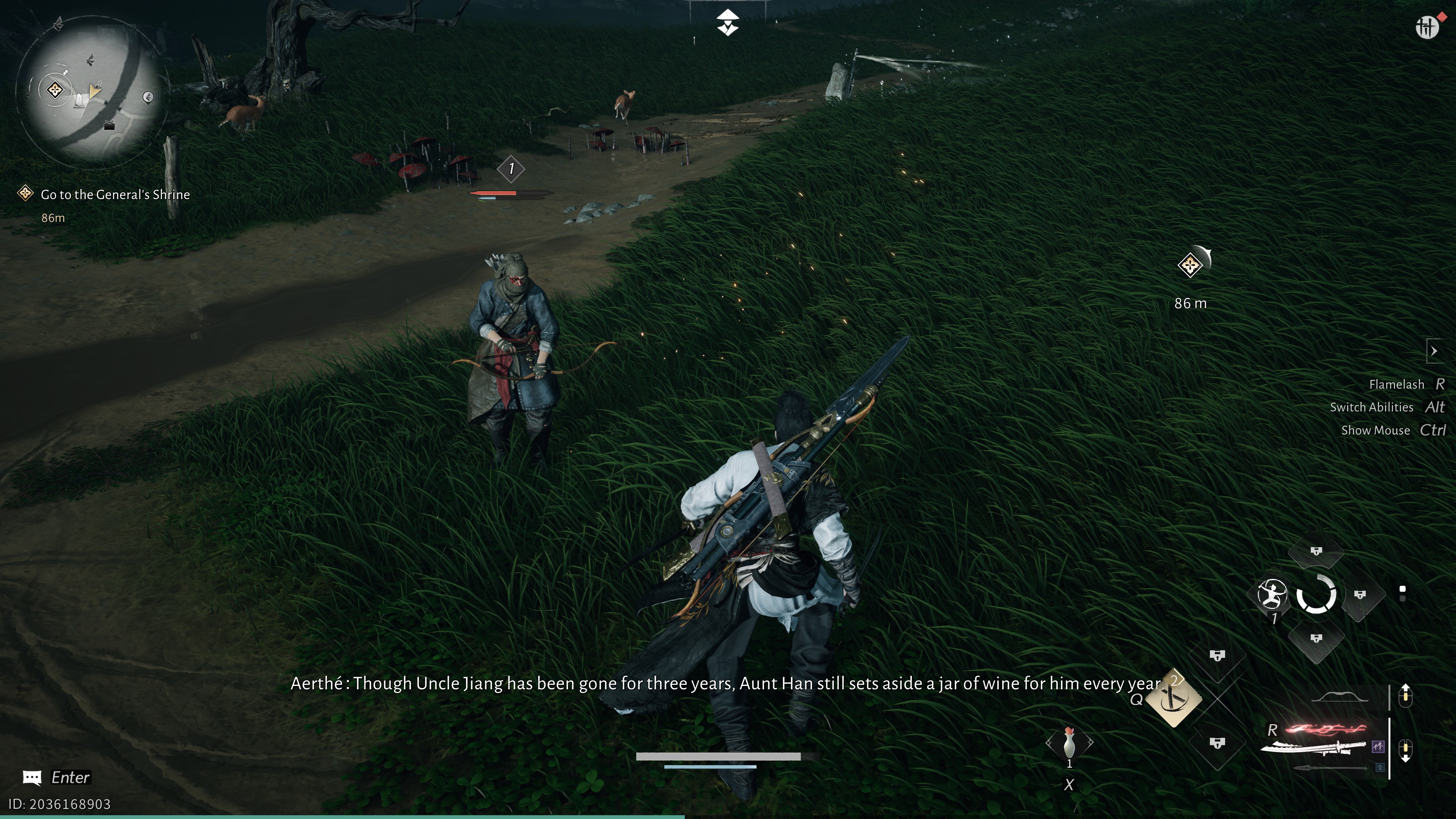Screen dimensions: 1456x819
Task: Open the 'Go to the General's Shrine' quest tracker
Action: [115, 195]
